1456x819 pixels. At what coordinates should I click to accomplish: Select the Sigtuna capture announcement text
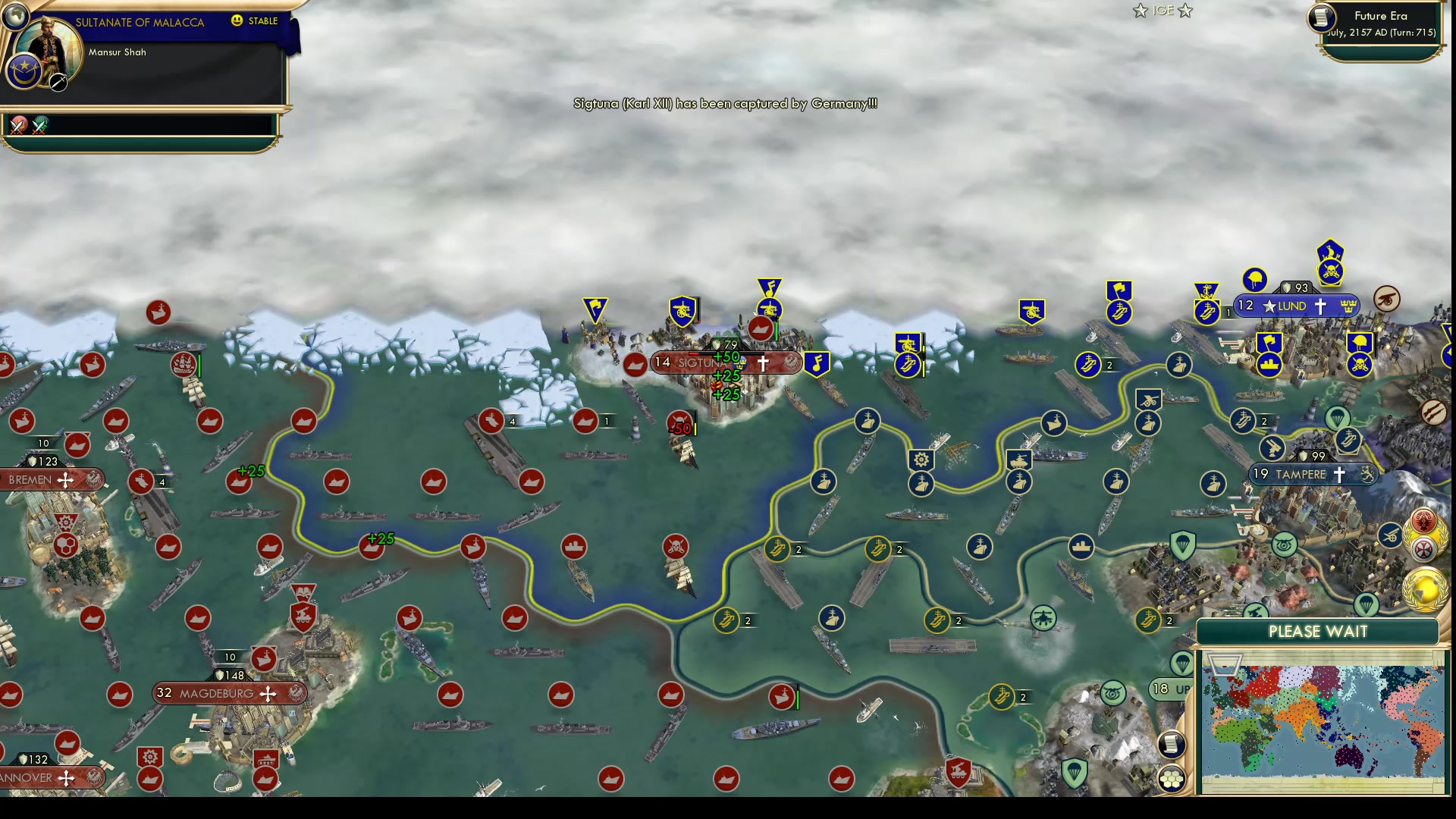click(x=724, y=104)
